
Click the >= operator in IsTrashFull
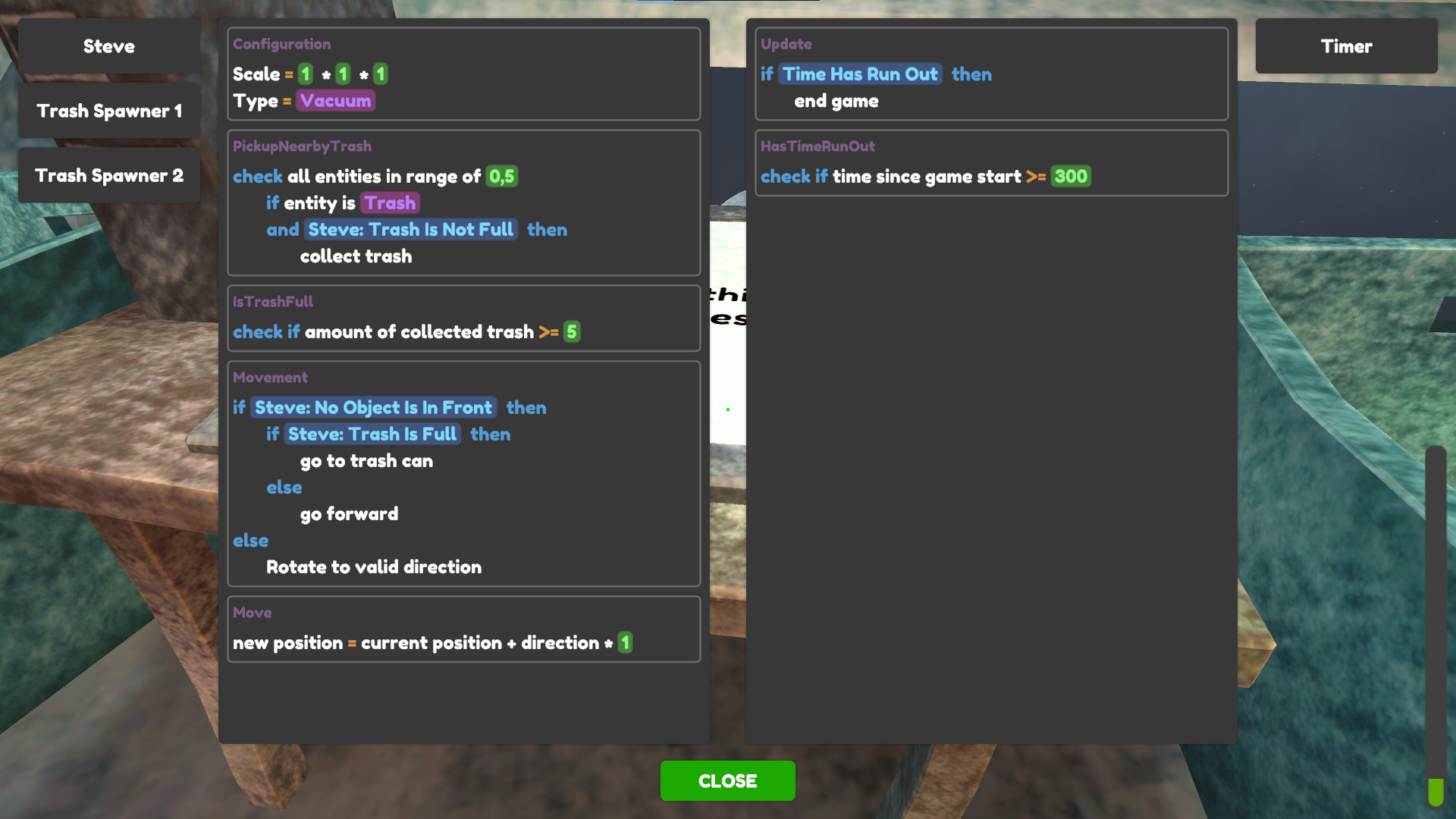551,331
